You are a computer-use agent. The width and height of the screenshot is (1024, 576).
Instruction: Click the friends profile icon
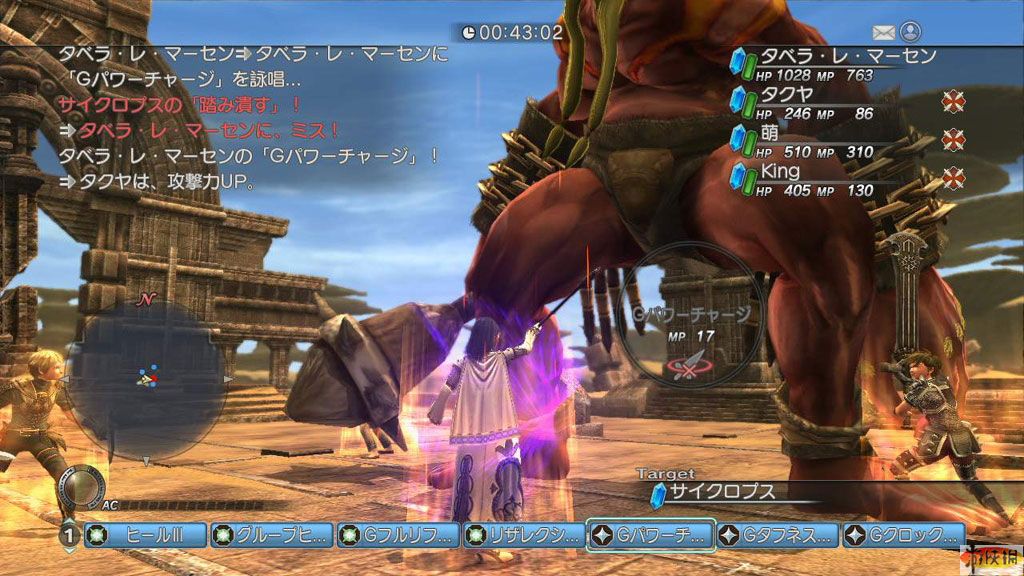[x=909, y=33]
